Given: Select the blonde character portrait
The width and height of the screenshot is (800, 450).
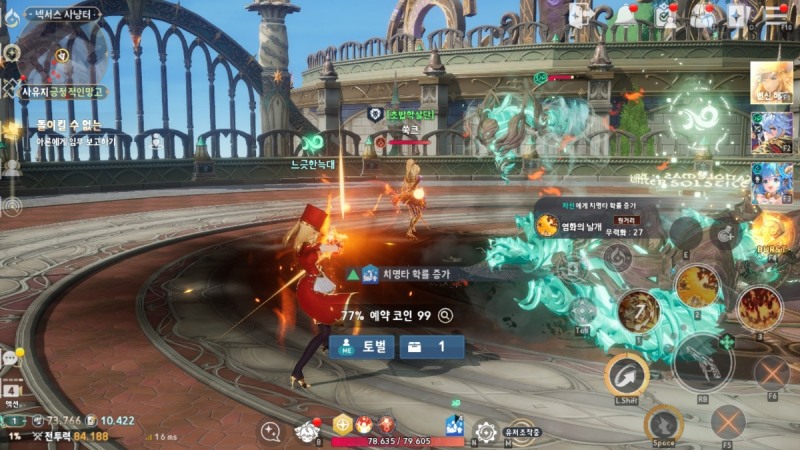Looking at the screenshot, I should [771, 81].
